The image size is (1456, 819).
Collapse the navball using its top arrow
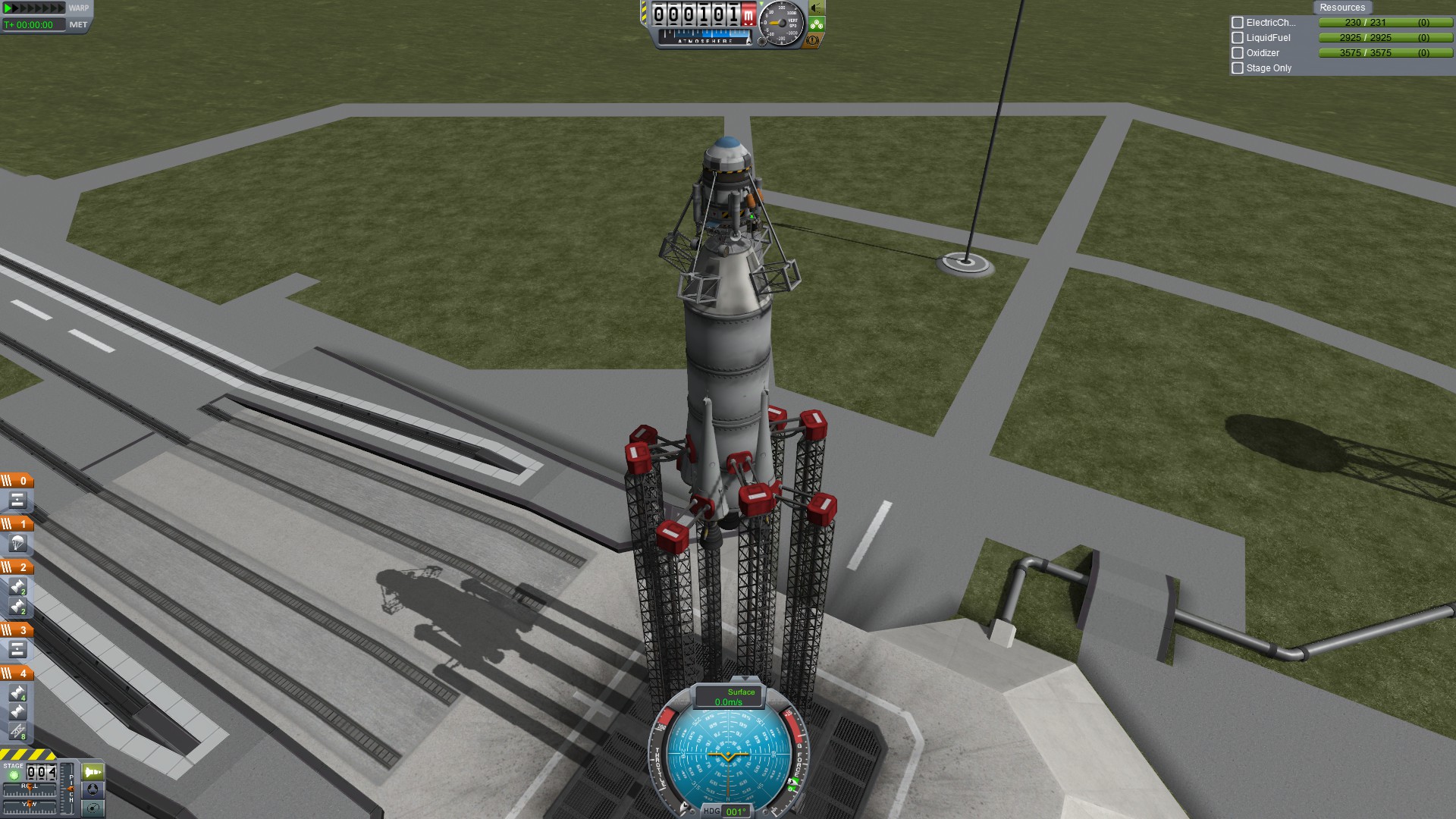[745, 679]
